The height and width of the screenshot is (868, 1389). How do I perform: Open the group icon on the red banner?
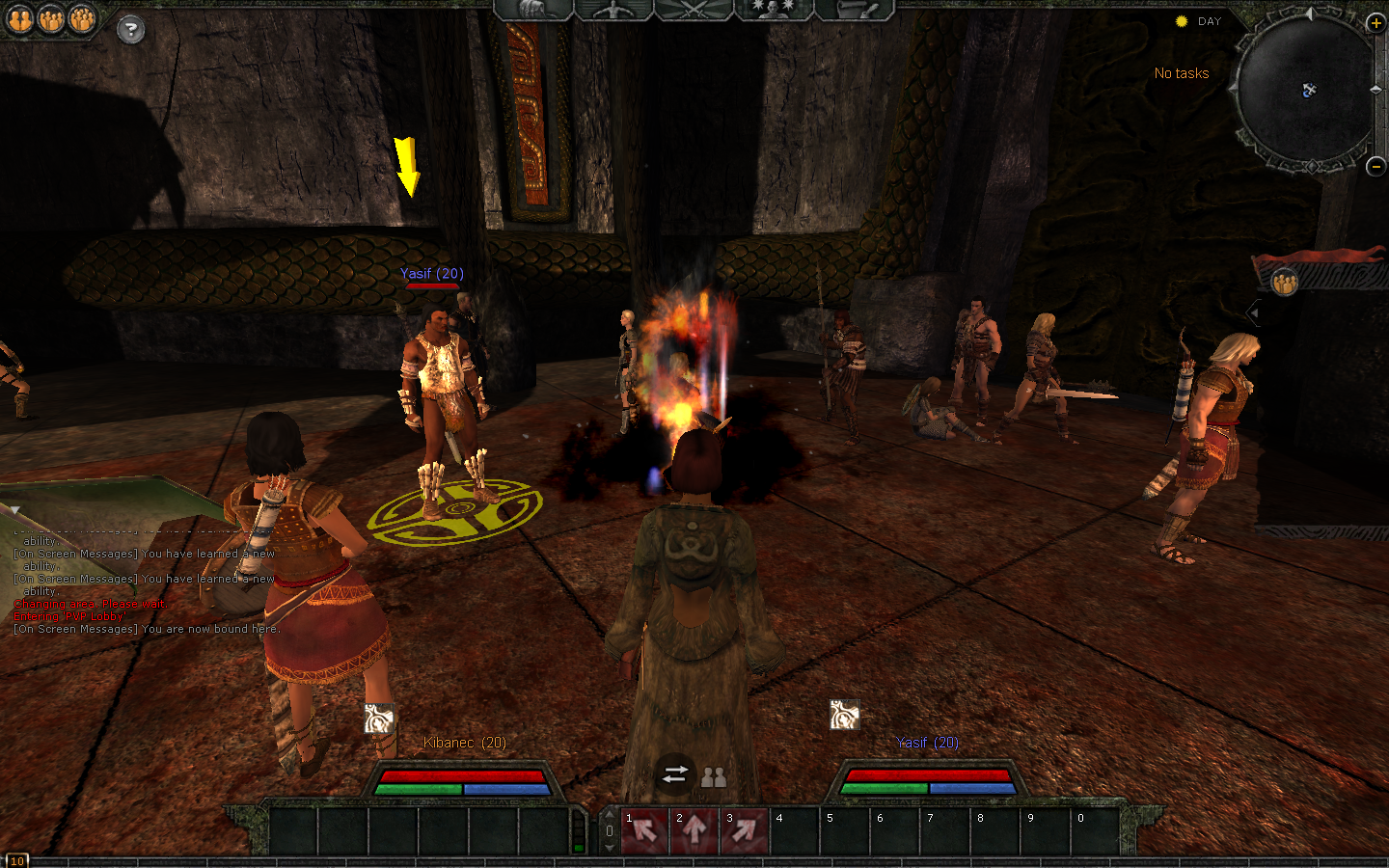point(1284,283)
